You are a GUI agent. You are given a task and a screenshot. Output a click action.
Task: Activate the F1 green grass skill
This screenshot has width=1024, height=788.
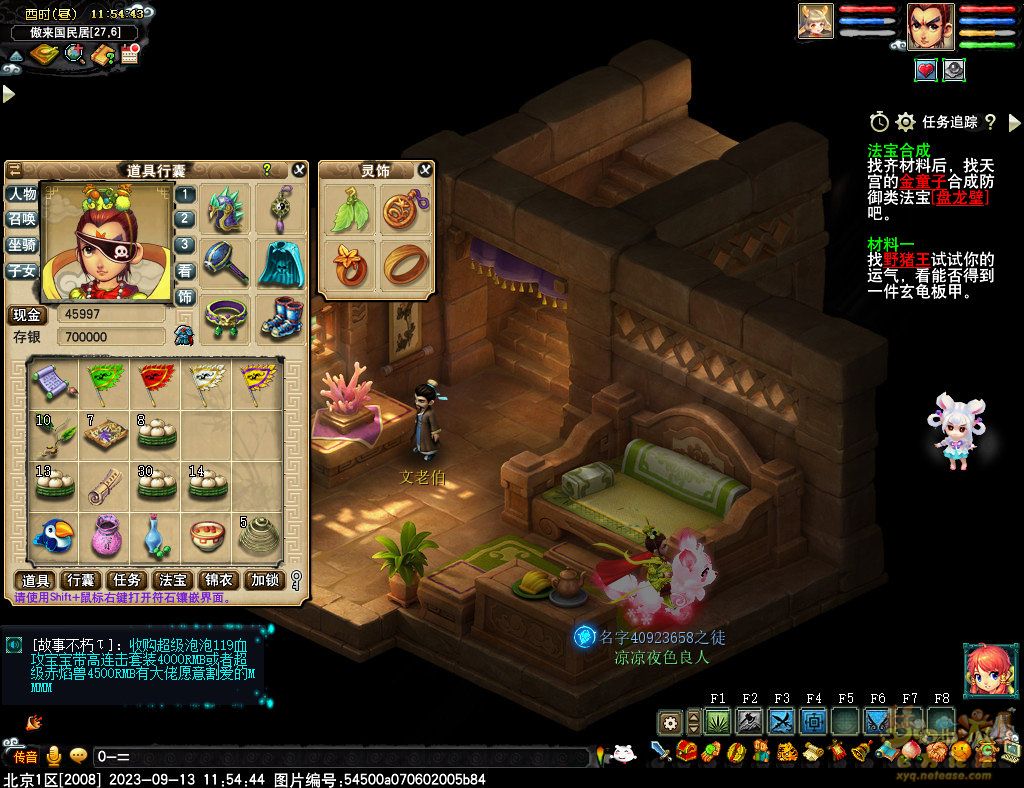coord(718,721)
